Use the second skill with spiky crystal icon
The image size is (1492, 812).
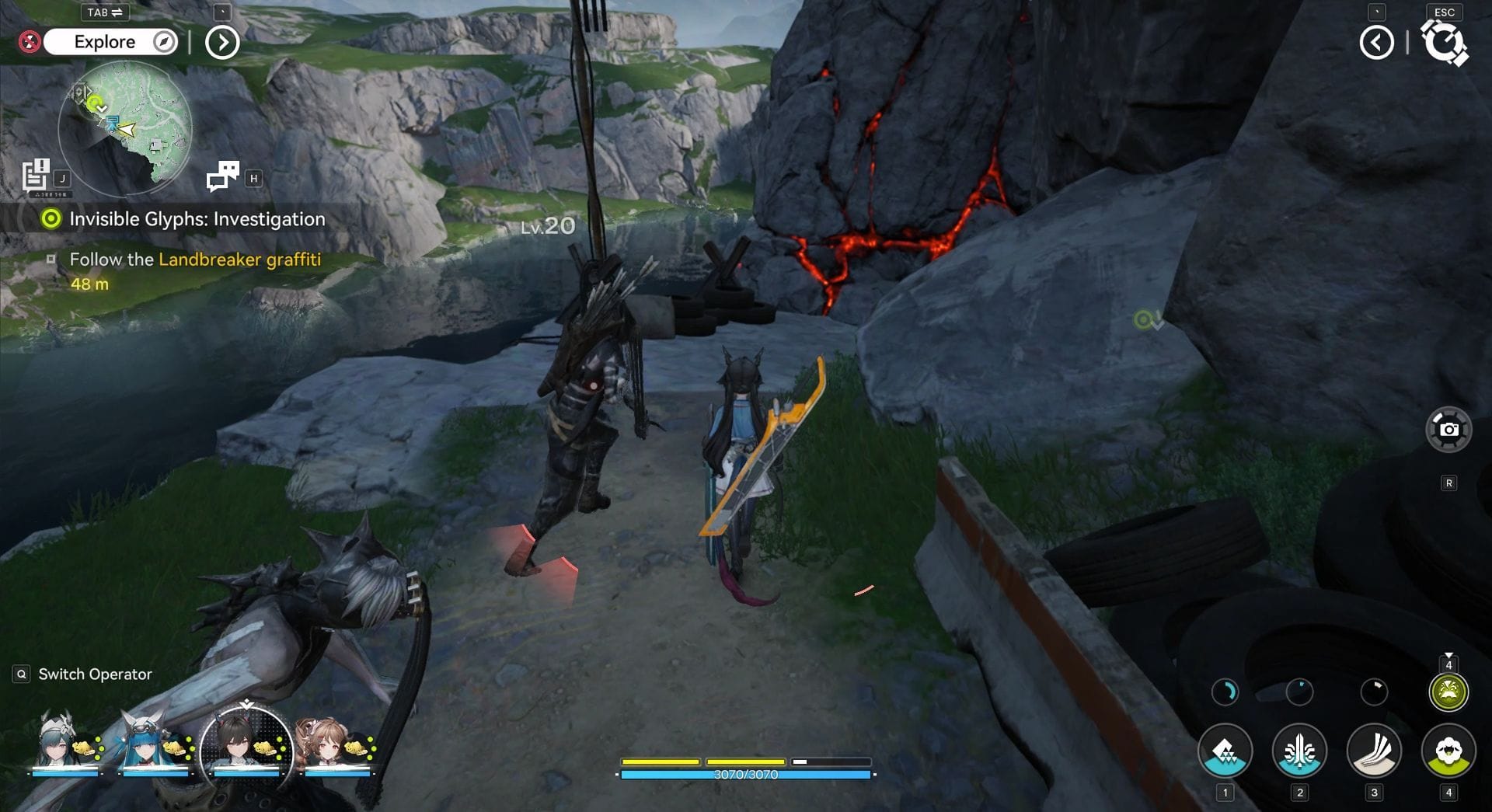tap(1299, 751)
